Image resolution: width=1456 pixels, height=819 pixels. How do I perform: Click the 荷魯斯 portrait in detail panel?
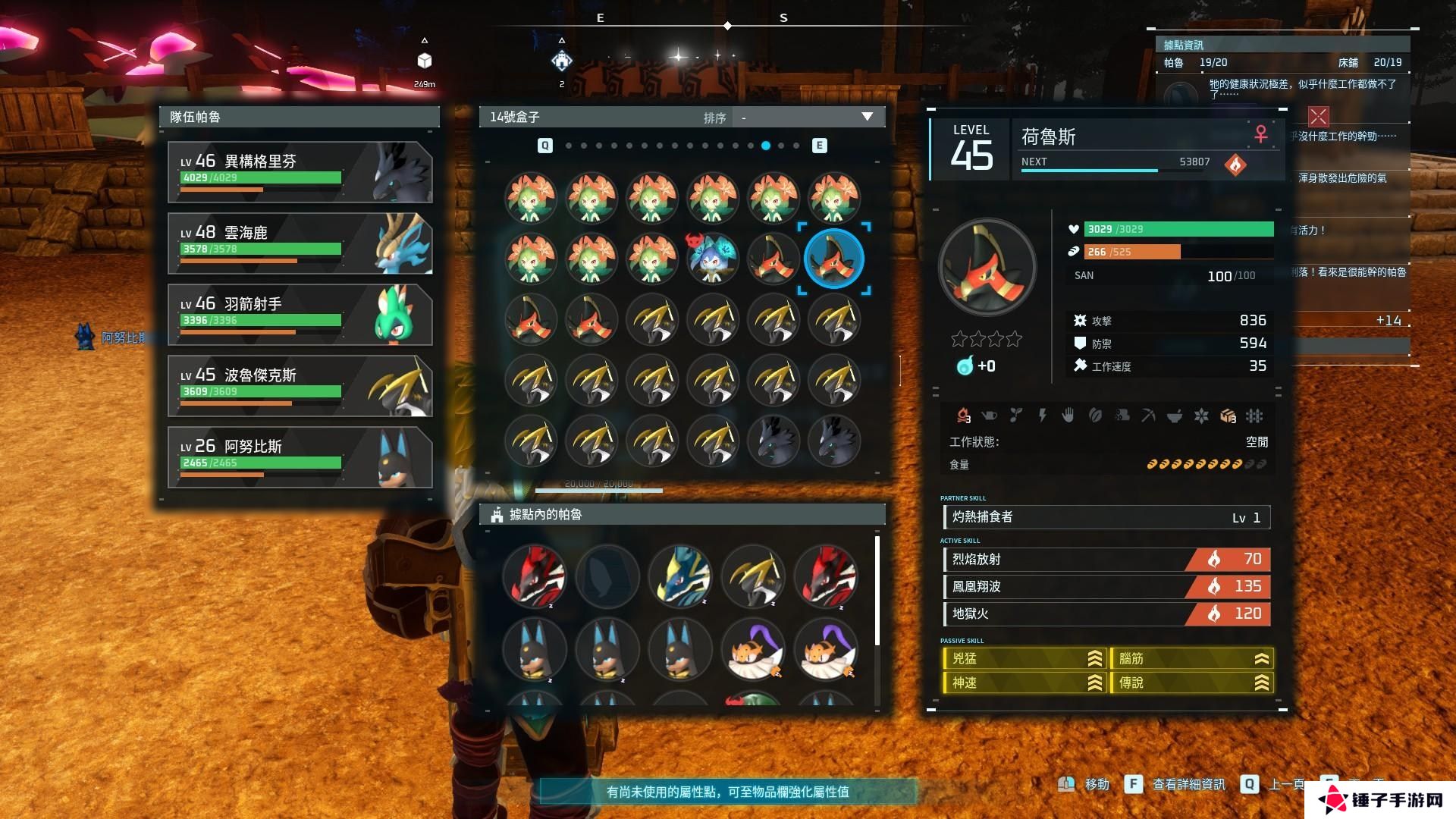[987, 268]
